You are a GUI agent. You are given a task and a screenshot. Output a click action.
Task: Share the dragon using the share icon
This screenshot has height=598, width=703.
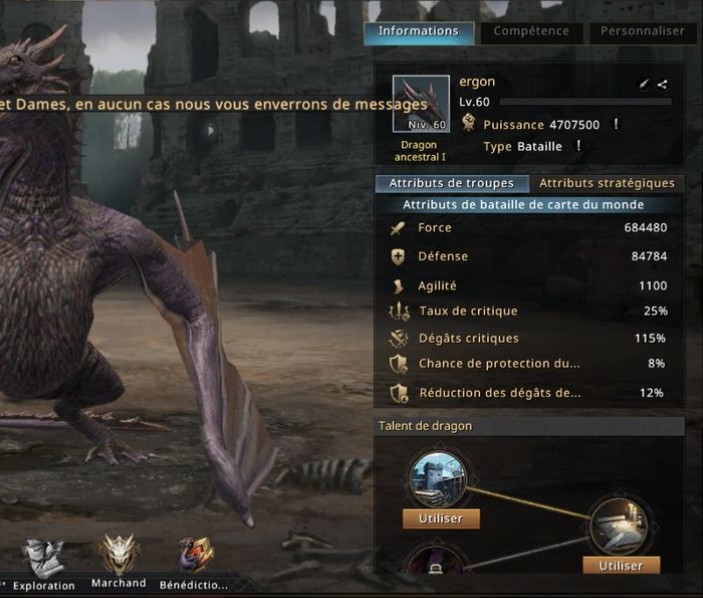[x=662, y=85]
